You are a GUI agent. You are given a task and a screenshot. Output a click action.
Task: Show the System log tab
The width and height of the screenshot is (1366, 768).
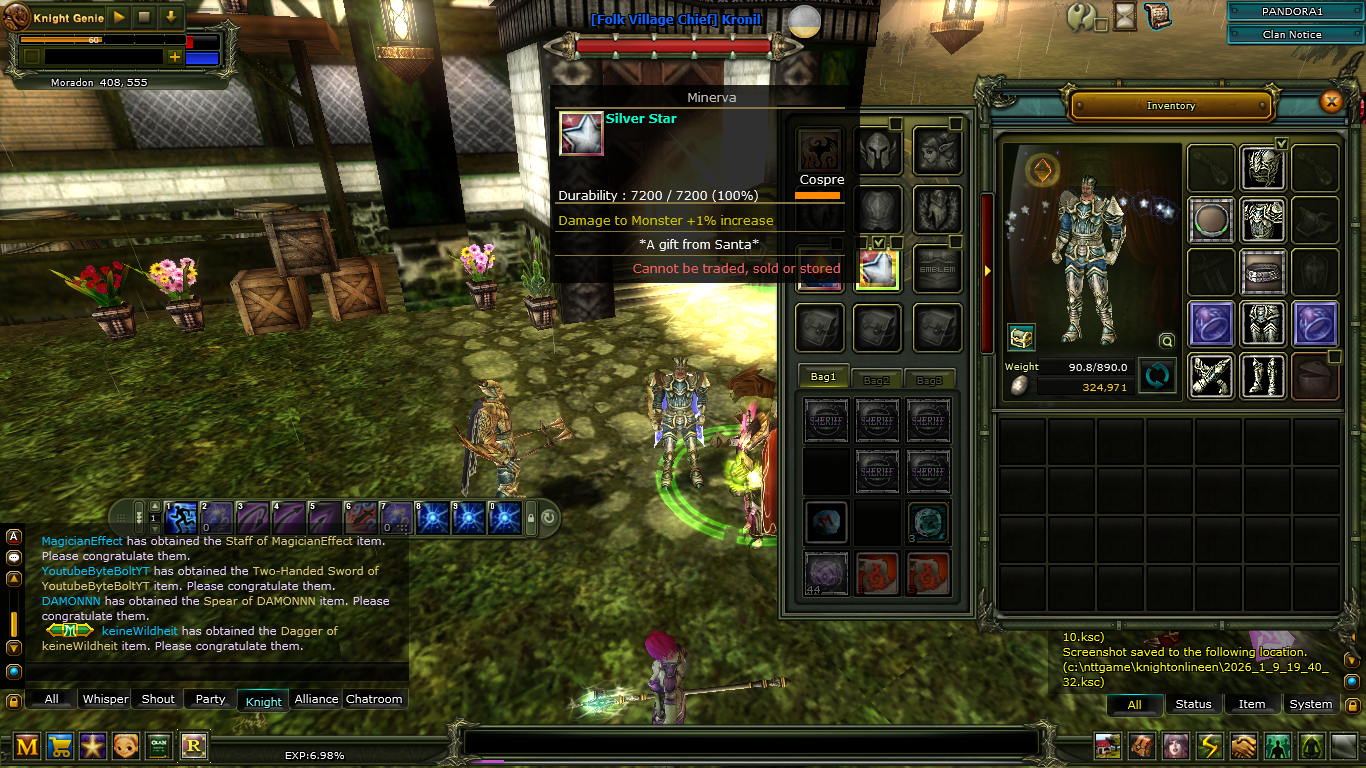[1310, 704]
